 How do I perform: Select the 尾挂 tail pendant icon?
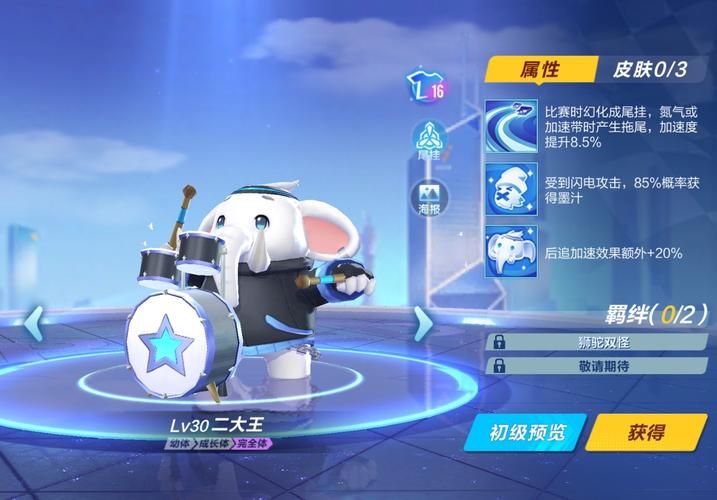(x=427, y=141)
